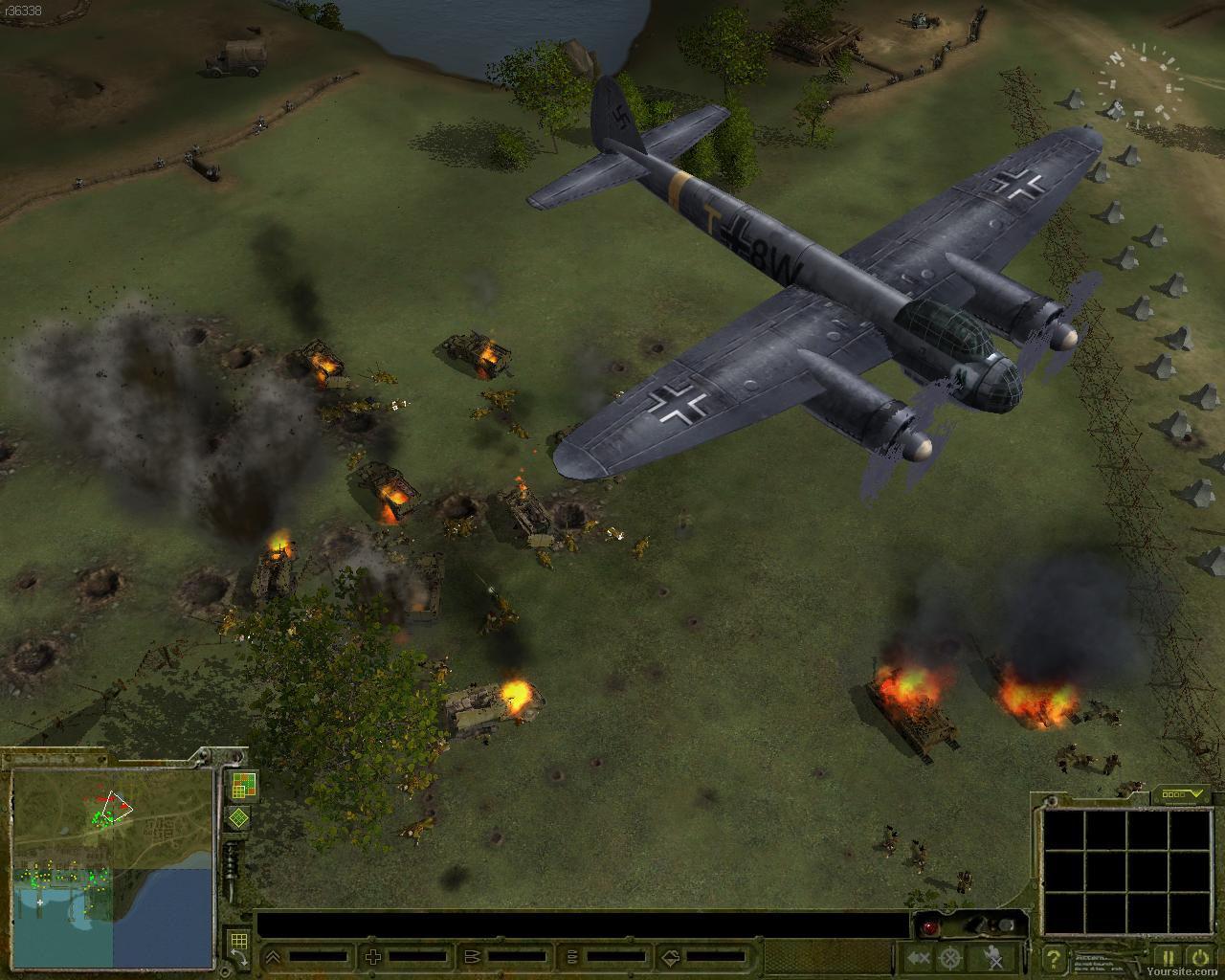Click the grid rotate button
The width and height of the screenshot is (1225, 980).
[x=237, y=947]
